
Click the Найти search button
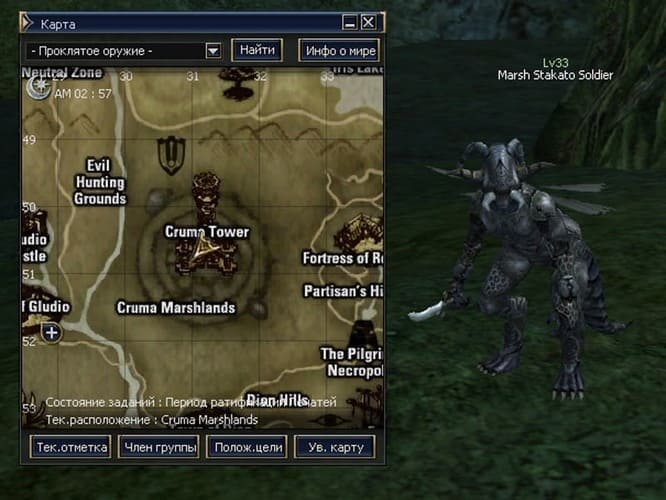click(257, 50)
